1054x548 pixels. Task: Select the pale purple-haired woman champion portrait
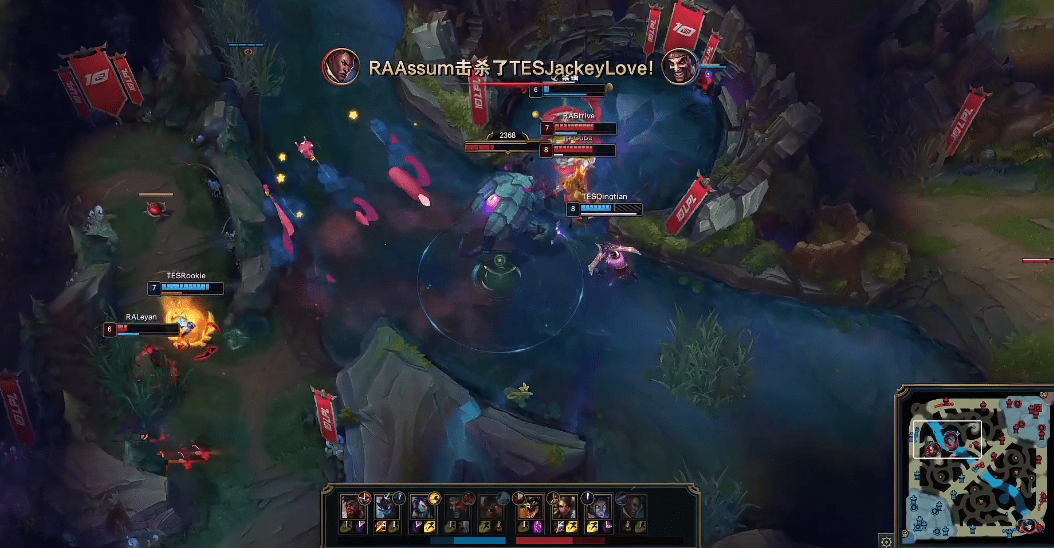598,507
